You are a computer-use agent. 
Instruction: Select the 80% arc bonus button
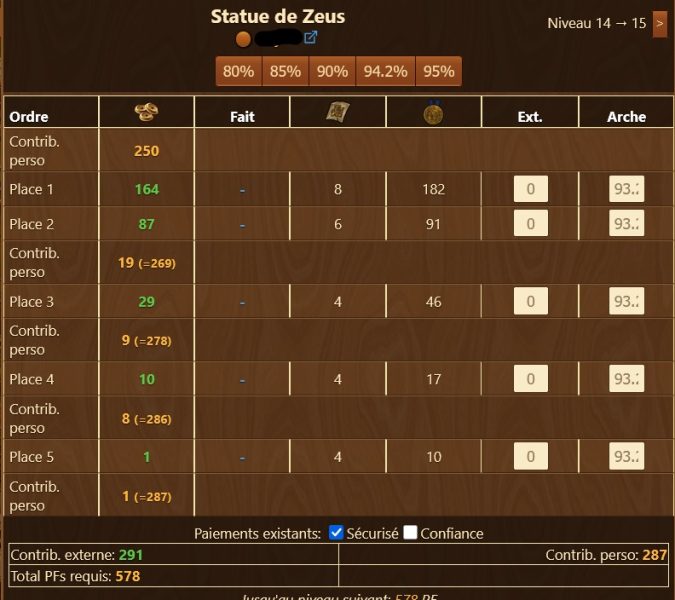(x=238, y=71)
